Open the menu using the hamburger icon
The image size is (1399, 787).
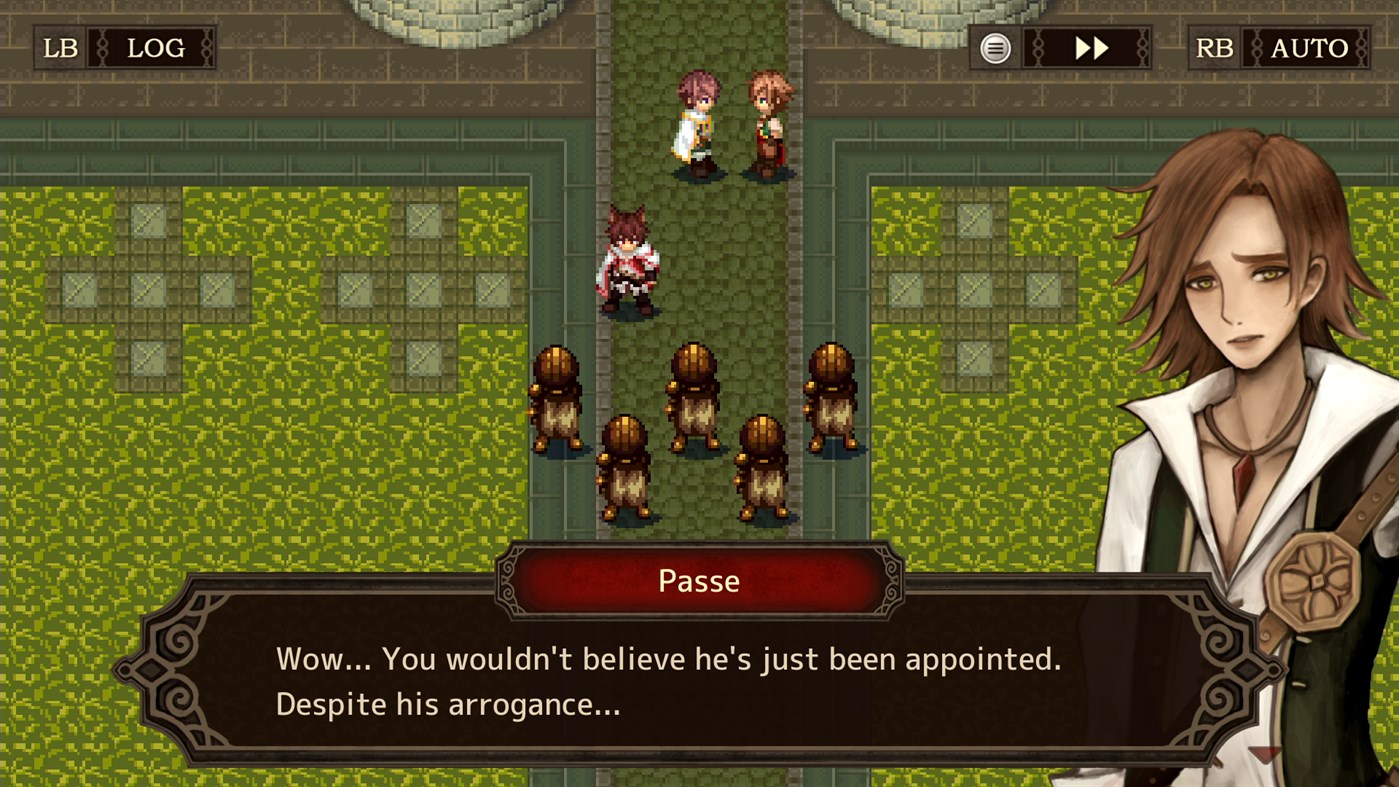point(995,47)
